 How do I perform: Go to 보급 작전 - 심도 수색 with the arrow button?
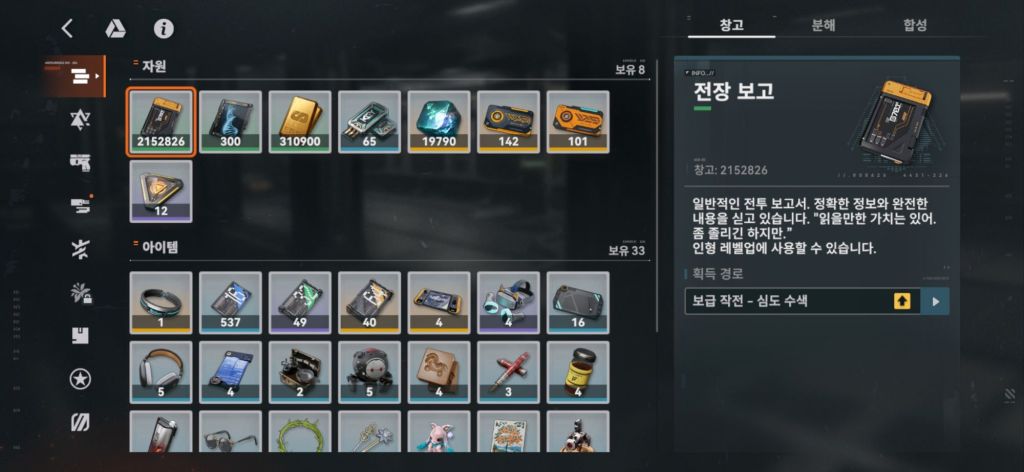tap(936, 301)
